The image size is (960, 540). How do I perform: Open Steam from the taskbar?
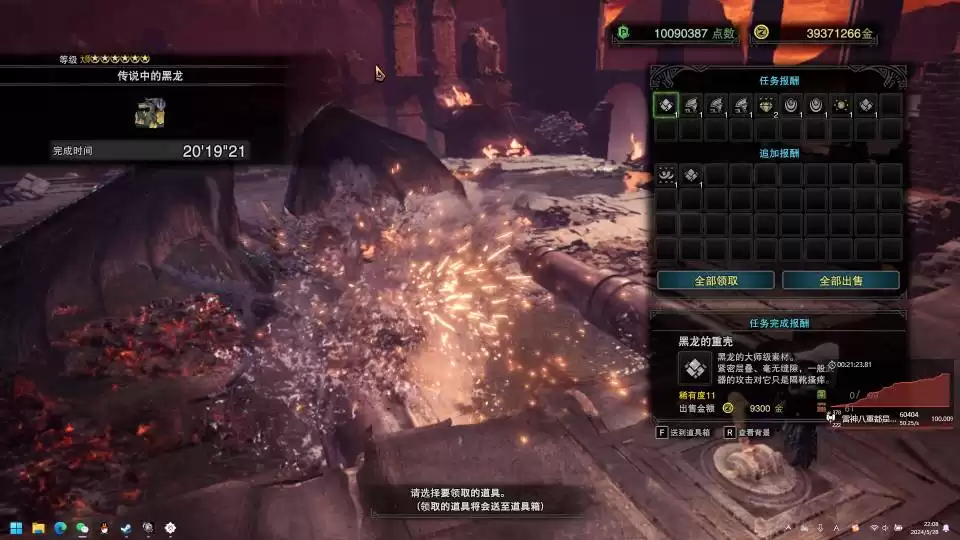tap(126, 527)
